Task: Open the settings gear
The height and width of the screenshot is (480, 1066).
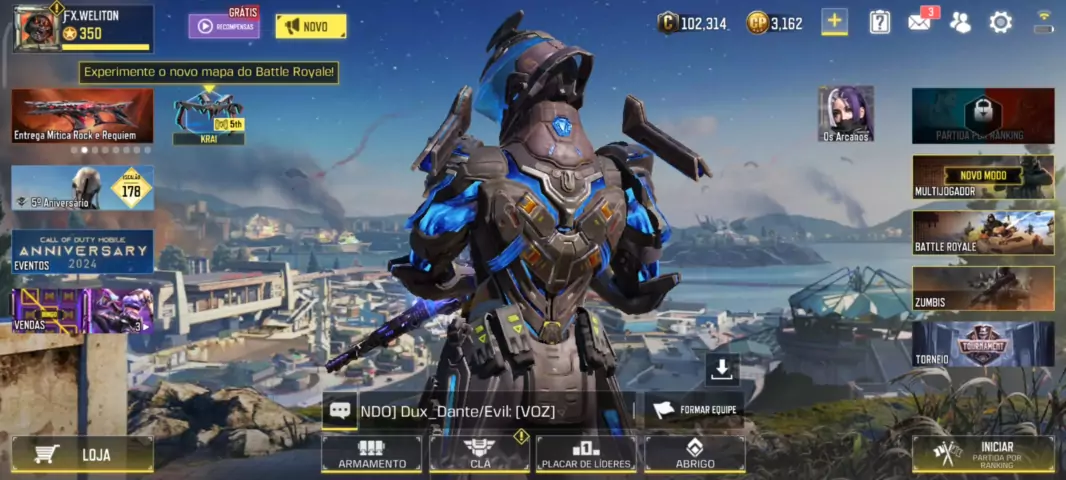Action: (1000, 22)
